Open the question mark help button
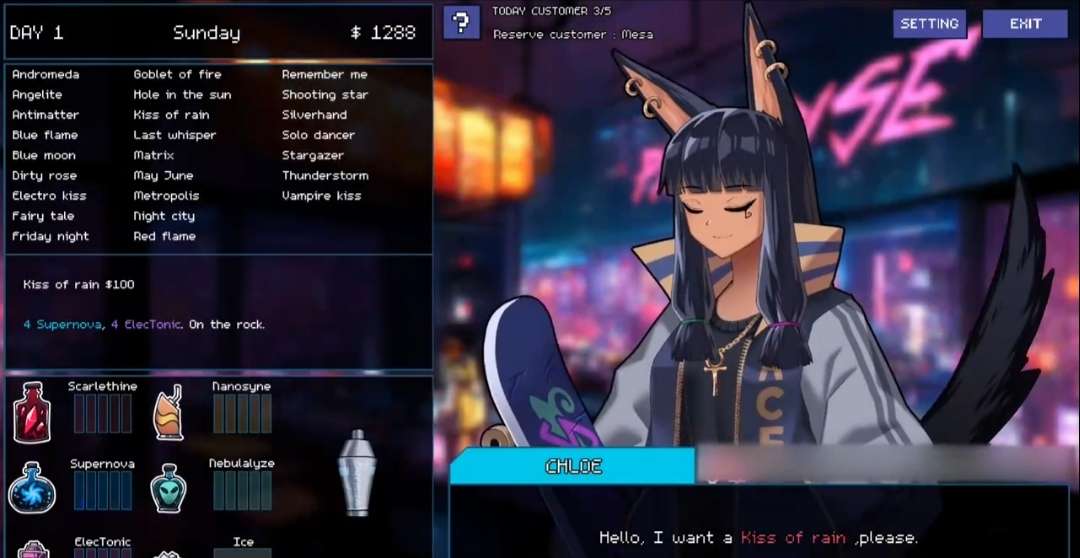 click(461, 22)
